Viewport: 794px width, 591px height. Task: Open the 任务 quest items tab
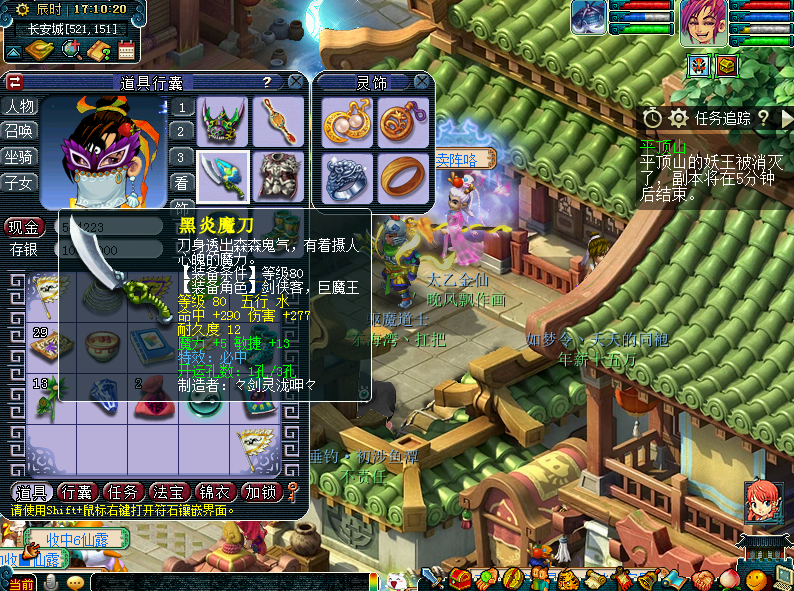pos(123,492)
